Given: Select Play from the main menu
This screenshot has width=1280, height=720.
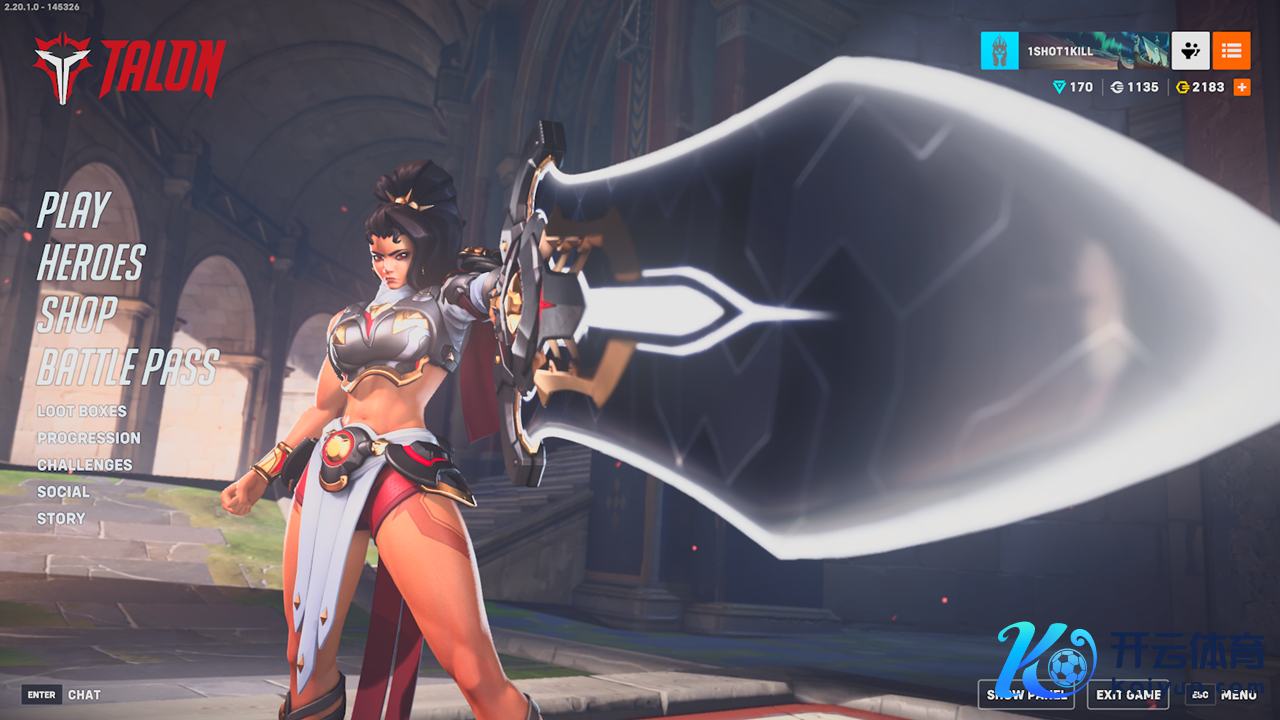Looking at the screenshot, I should tap(73, 211).
